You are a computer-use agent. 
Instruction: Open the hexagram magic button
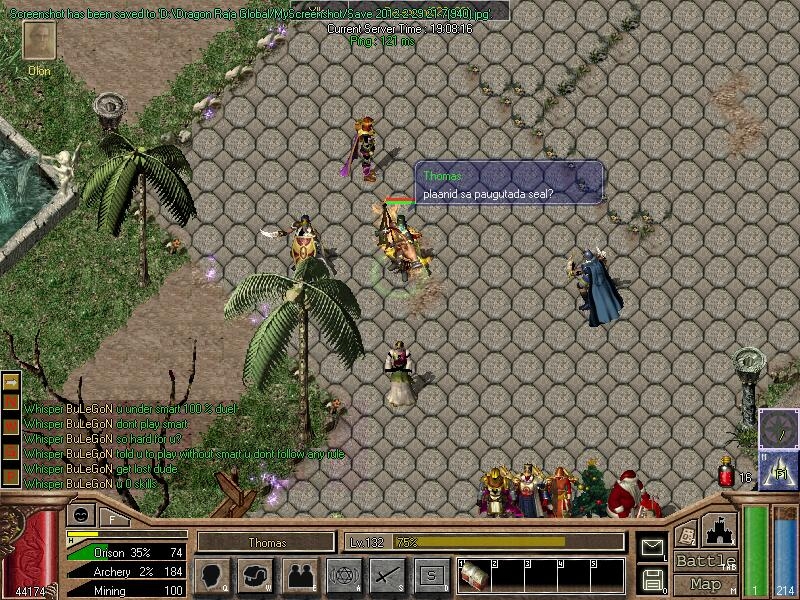coord(343,576)
